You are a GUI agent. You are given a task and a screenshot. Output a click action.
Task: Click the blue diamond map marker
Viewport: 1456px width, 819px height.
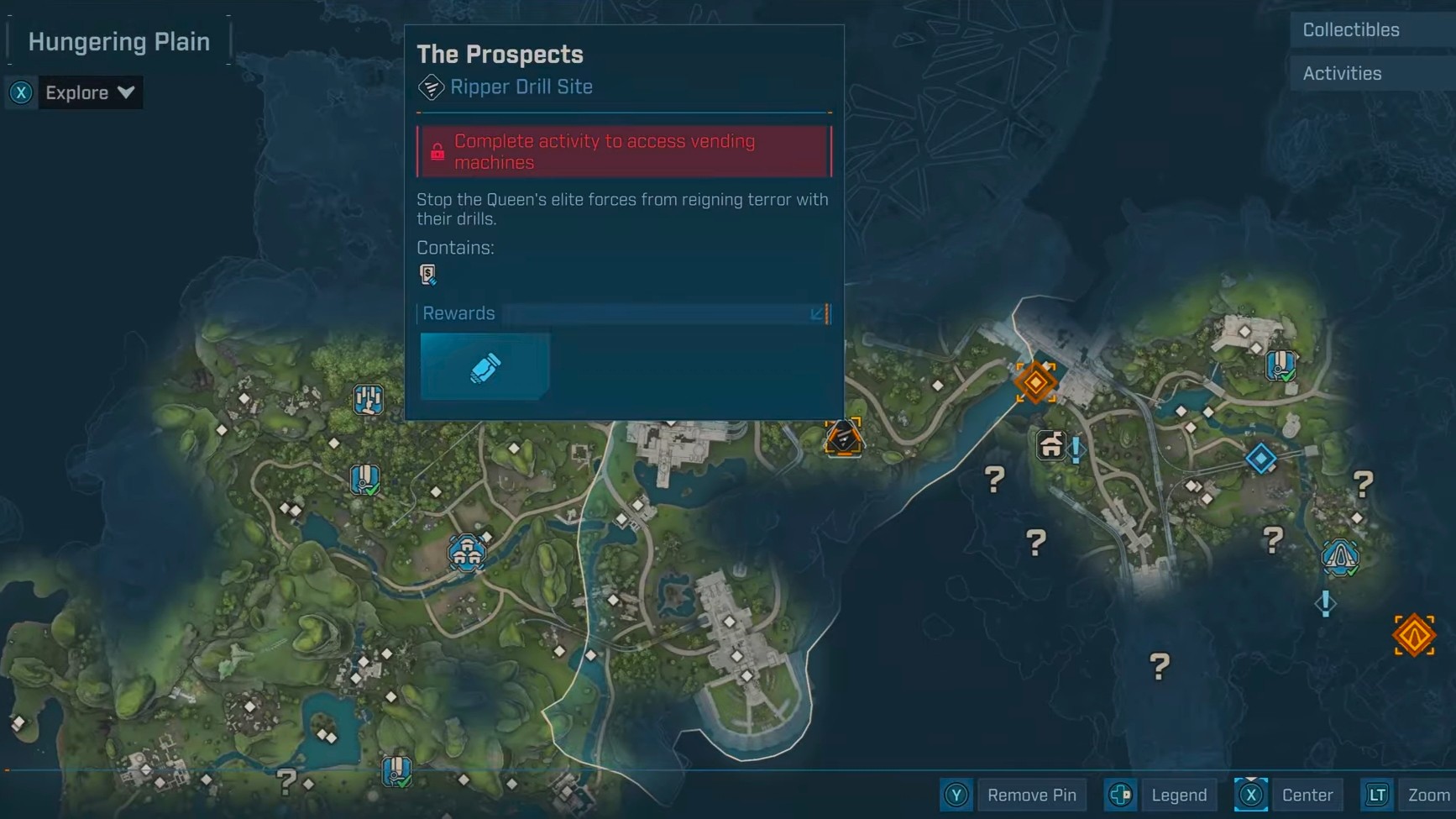(1260, 459)
